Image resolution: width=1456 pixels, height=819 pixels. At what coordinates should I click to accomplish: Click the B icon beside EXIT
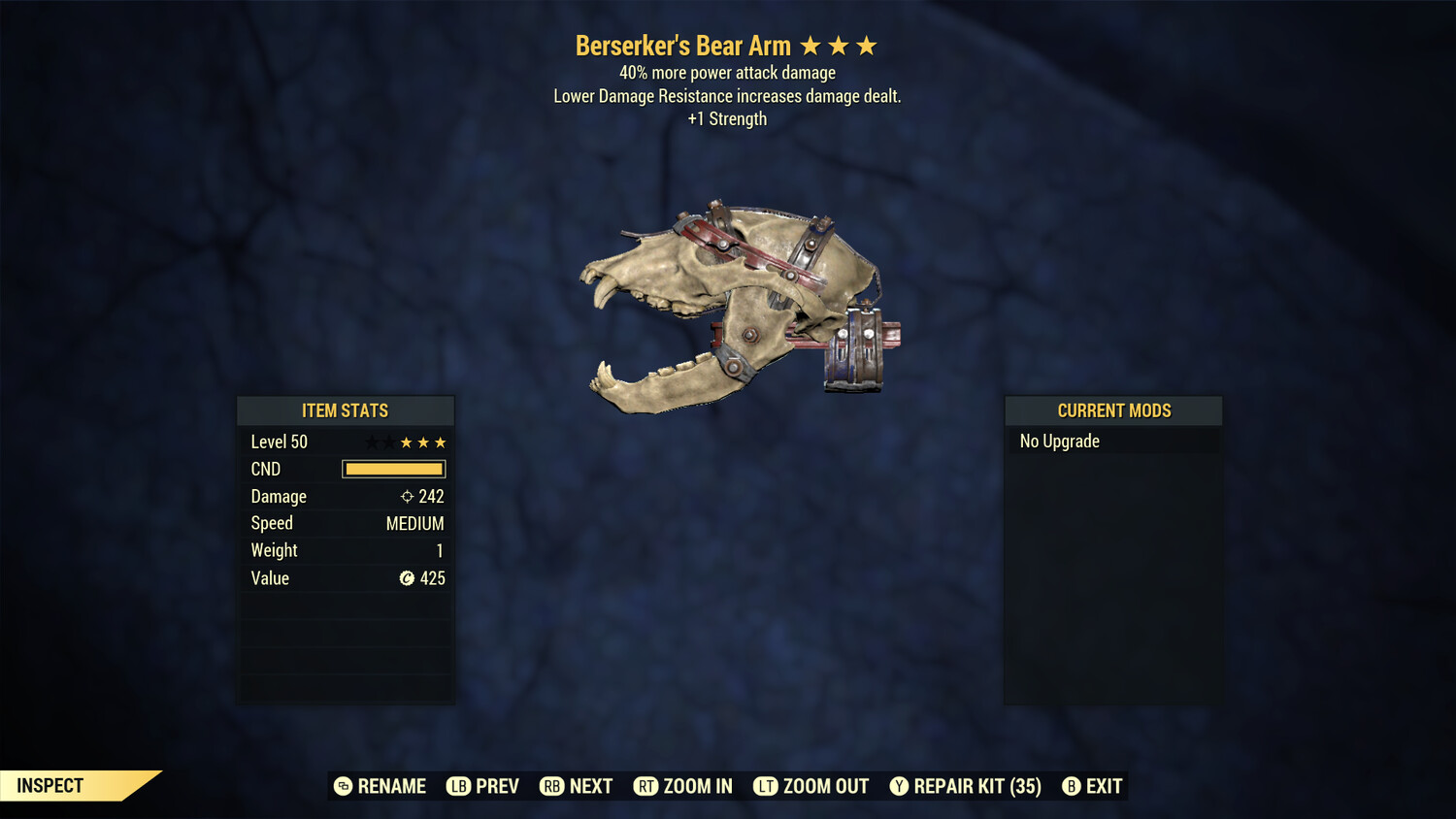click(1072, 786)
